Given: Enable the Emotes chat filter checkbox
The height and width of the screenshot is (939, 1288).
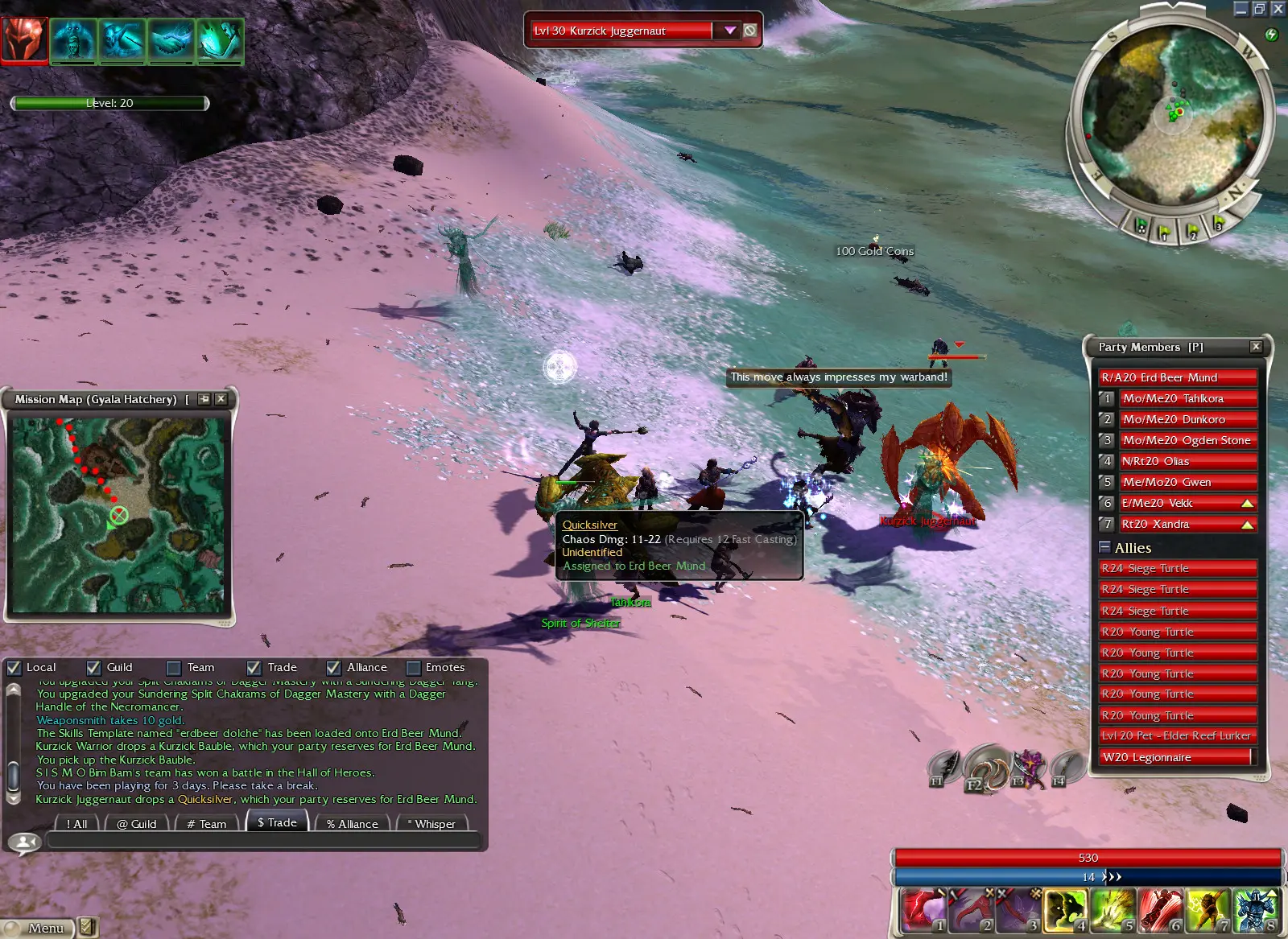Looking at the screenshot, I should 414,668.
